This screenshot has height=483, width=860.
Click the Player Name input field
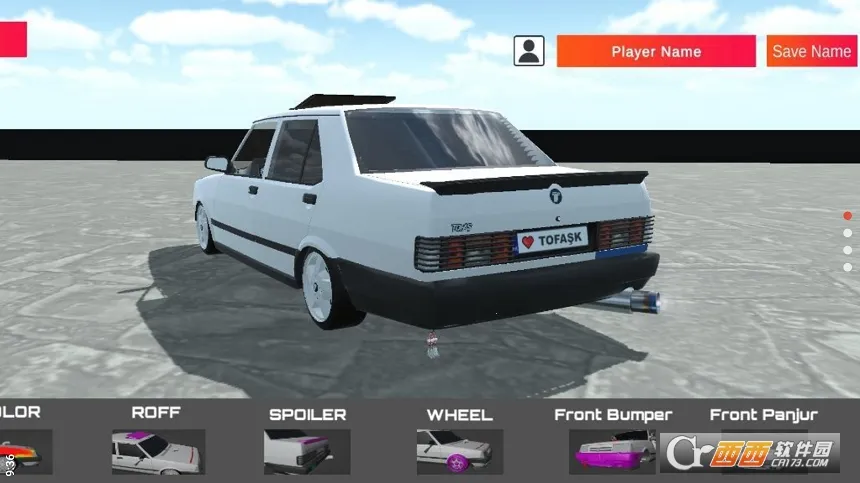[x=656, y=51]
